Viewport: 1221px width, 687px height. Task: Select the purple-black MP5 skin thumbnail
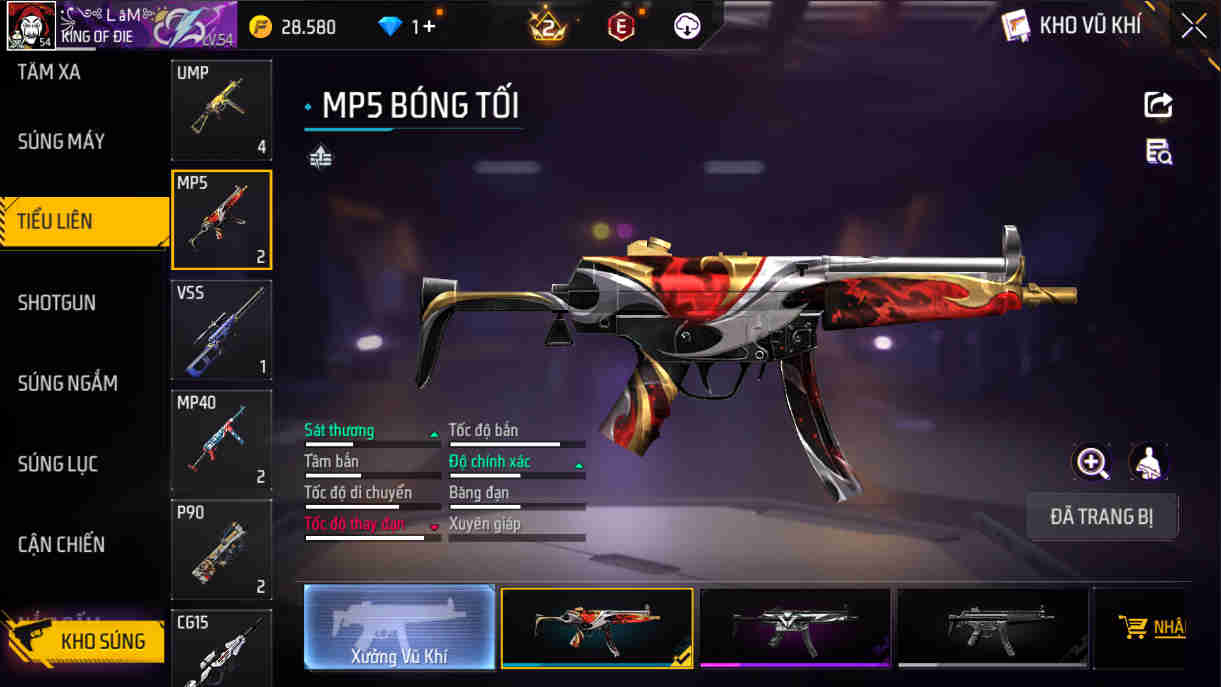click(x=795, y=627)
